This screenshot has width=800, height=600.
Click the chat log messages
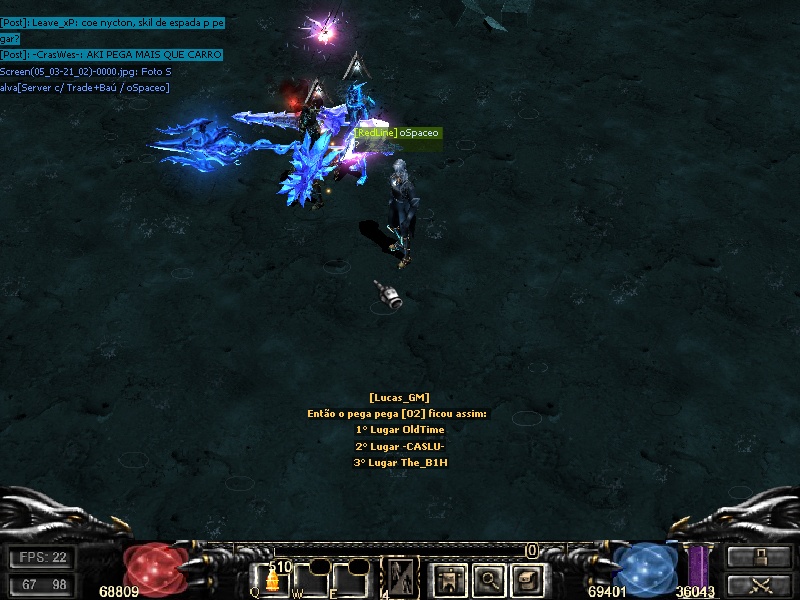click(x=112, y=54)
